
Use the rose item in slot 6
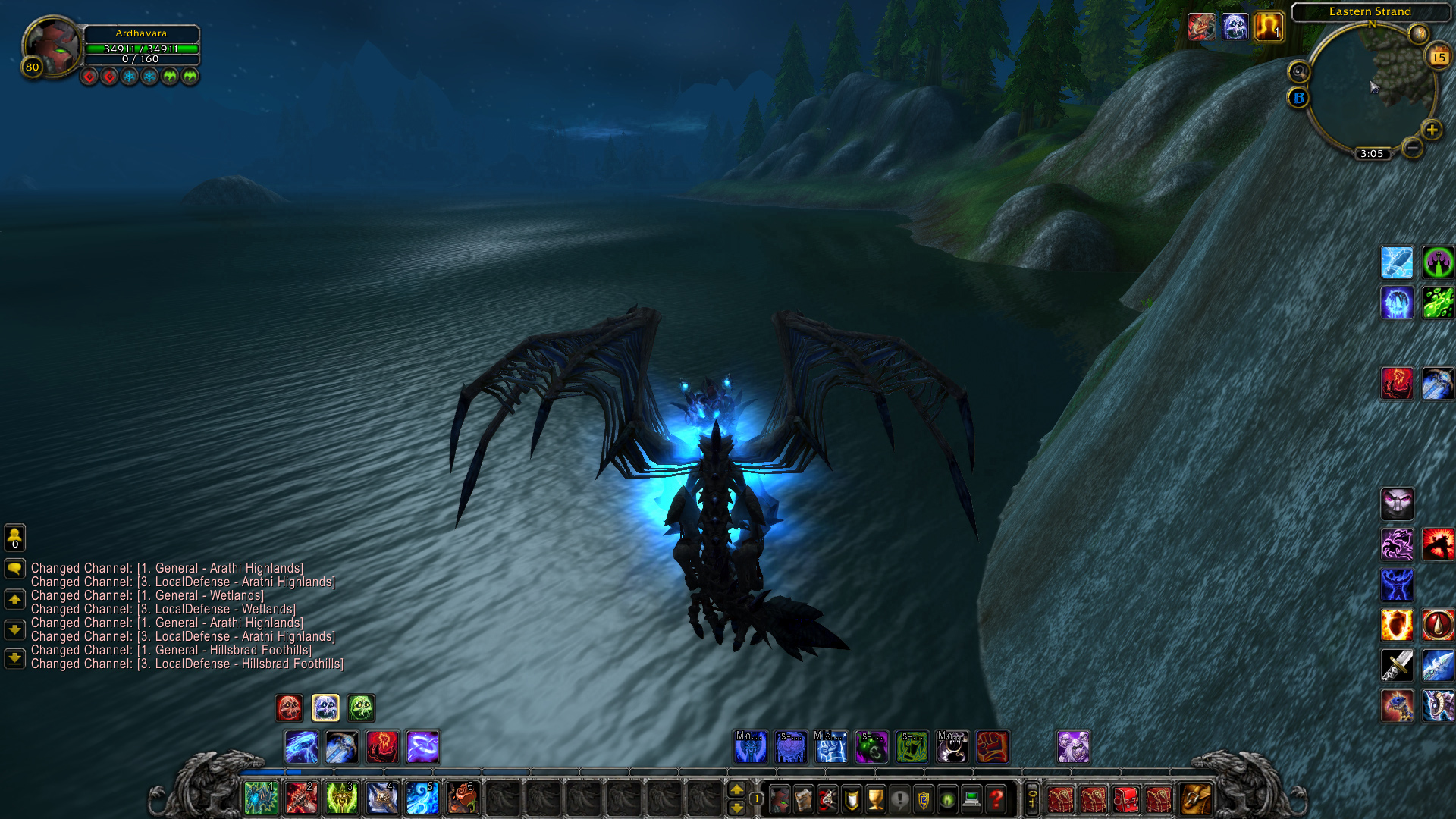[462, 799]
